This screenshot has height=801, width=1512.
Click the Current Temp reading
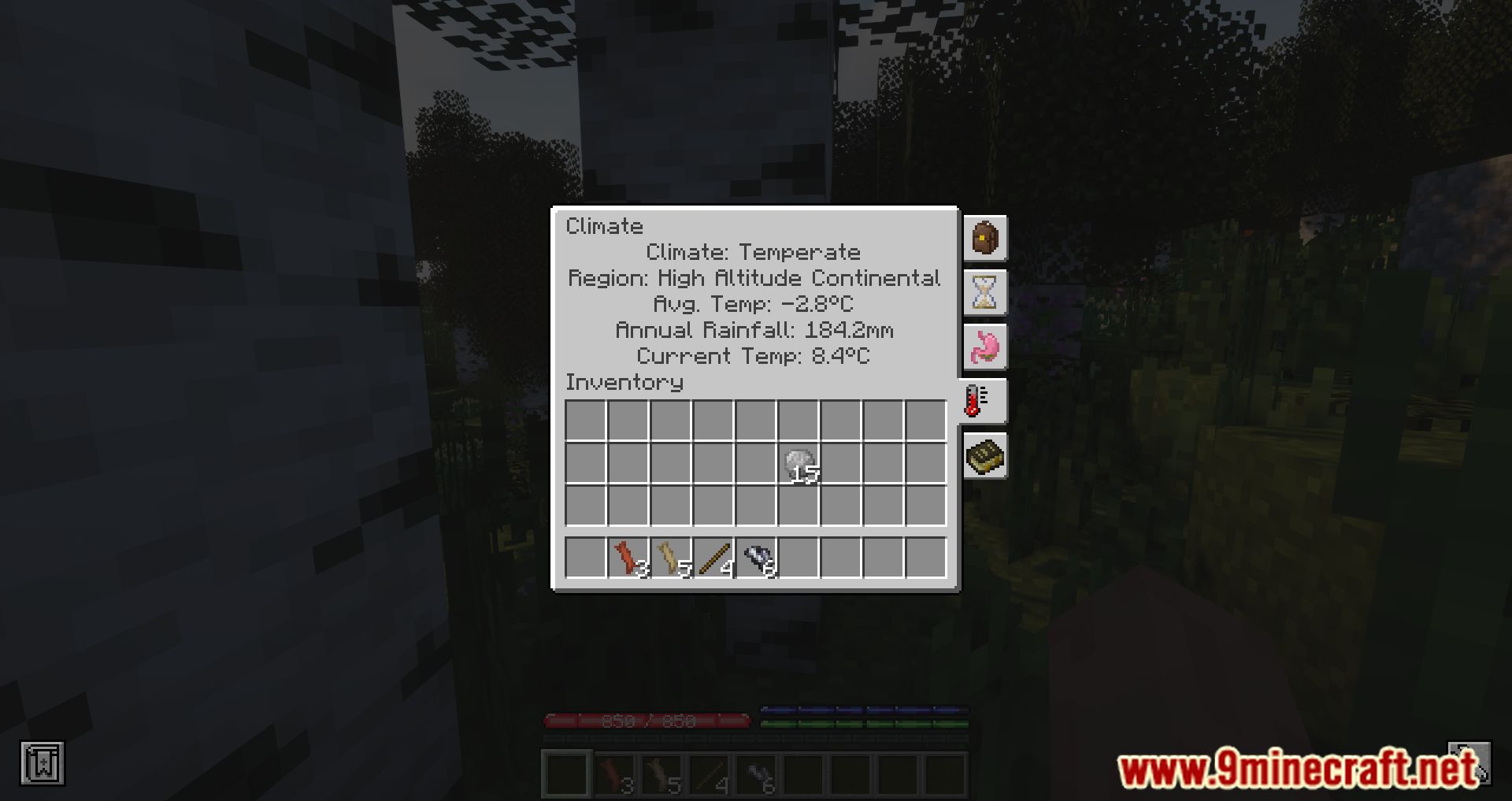tap(752, 356)
